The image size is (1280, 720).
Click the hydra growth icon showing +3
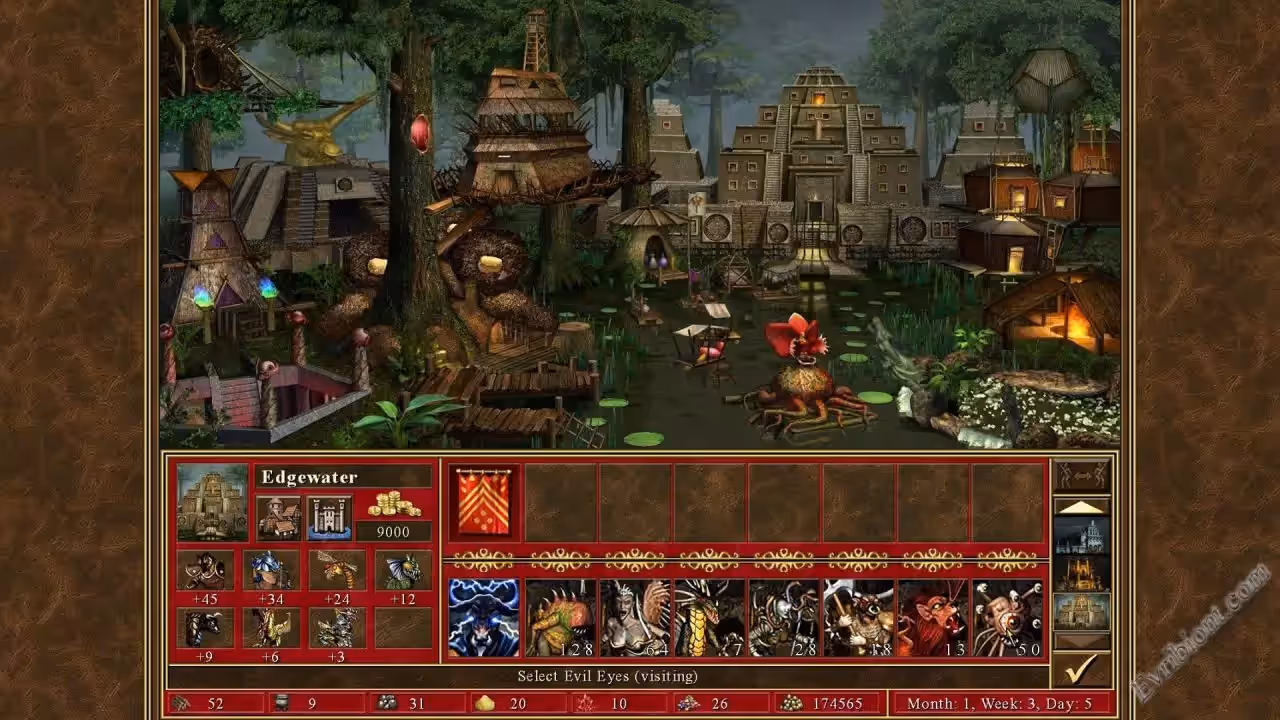coord(337,628)
